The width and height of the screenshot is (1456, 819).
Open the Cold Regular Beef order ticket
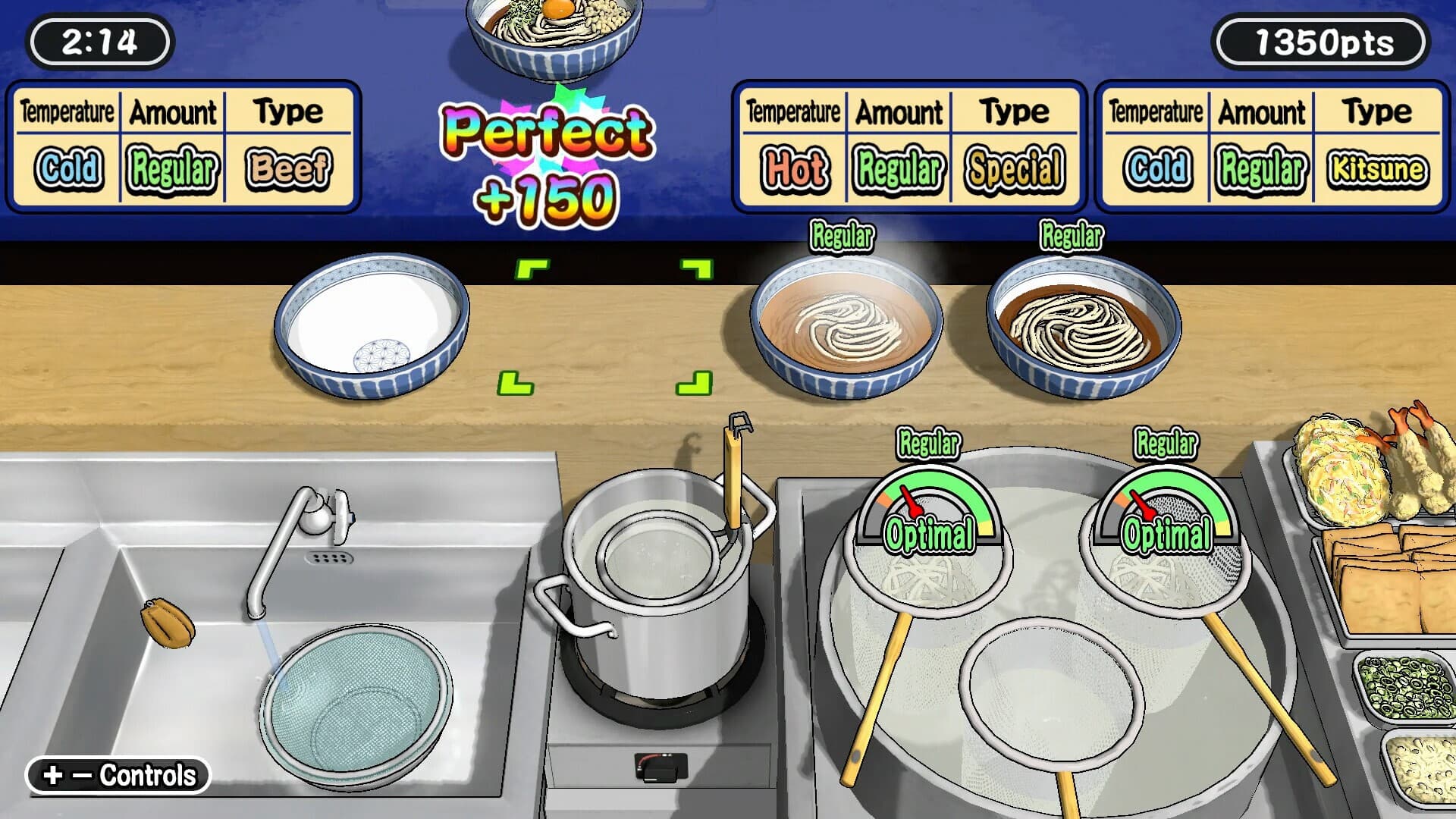[x=182, y=144]
